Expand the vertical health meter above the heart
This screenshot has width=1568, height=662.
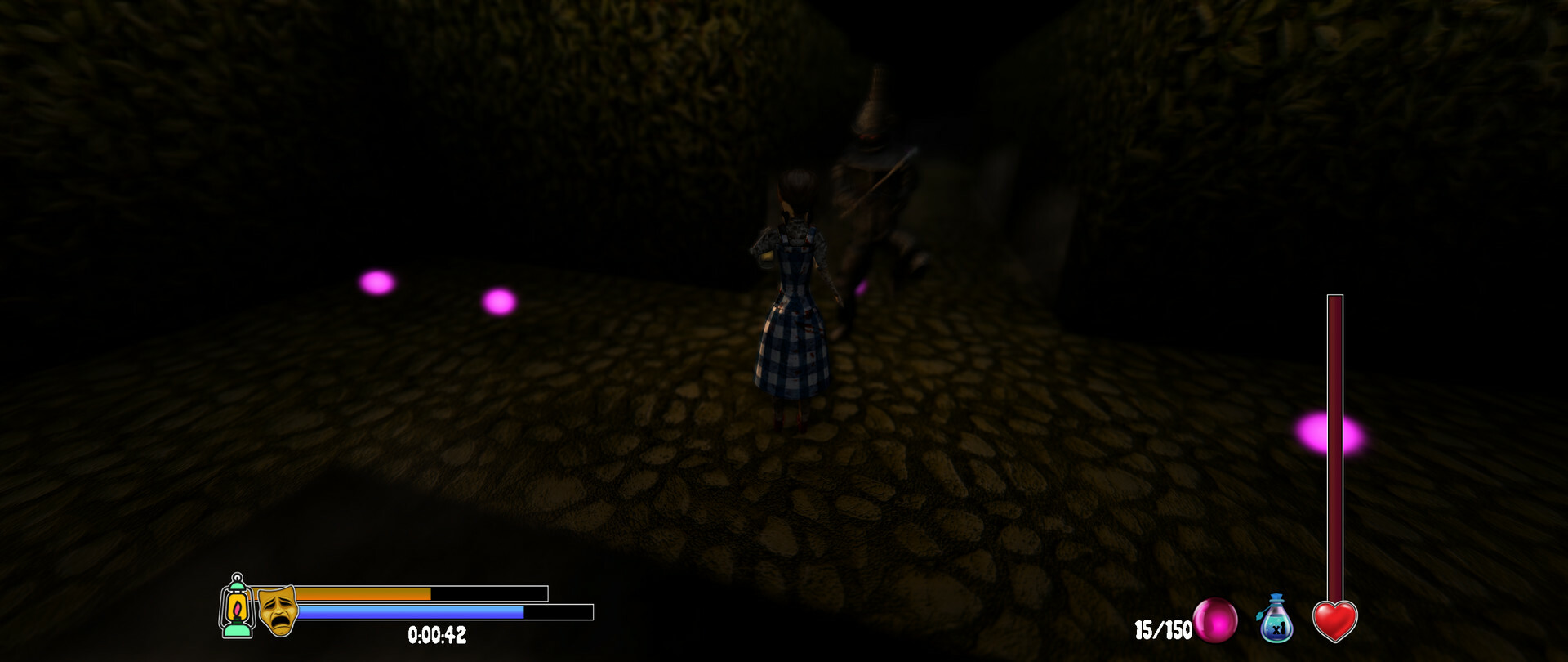[x=1334, y=450]
